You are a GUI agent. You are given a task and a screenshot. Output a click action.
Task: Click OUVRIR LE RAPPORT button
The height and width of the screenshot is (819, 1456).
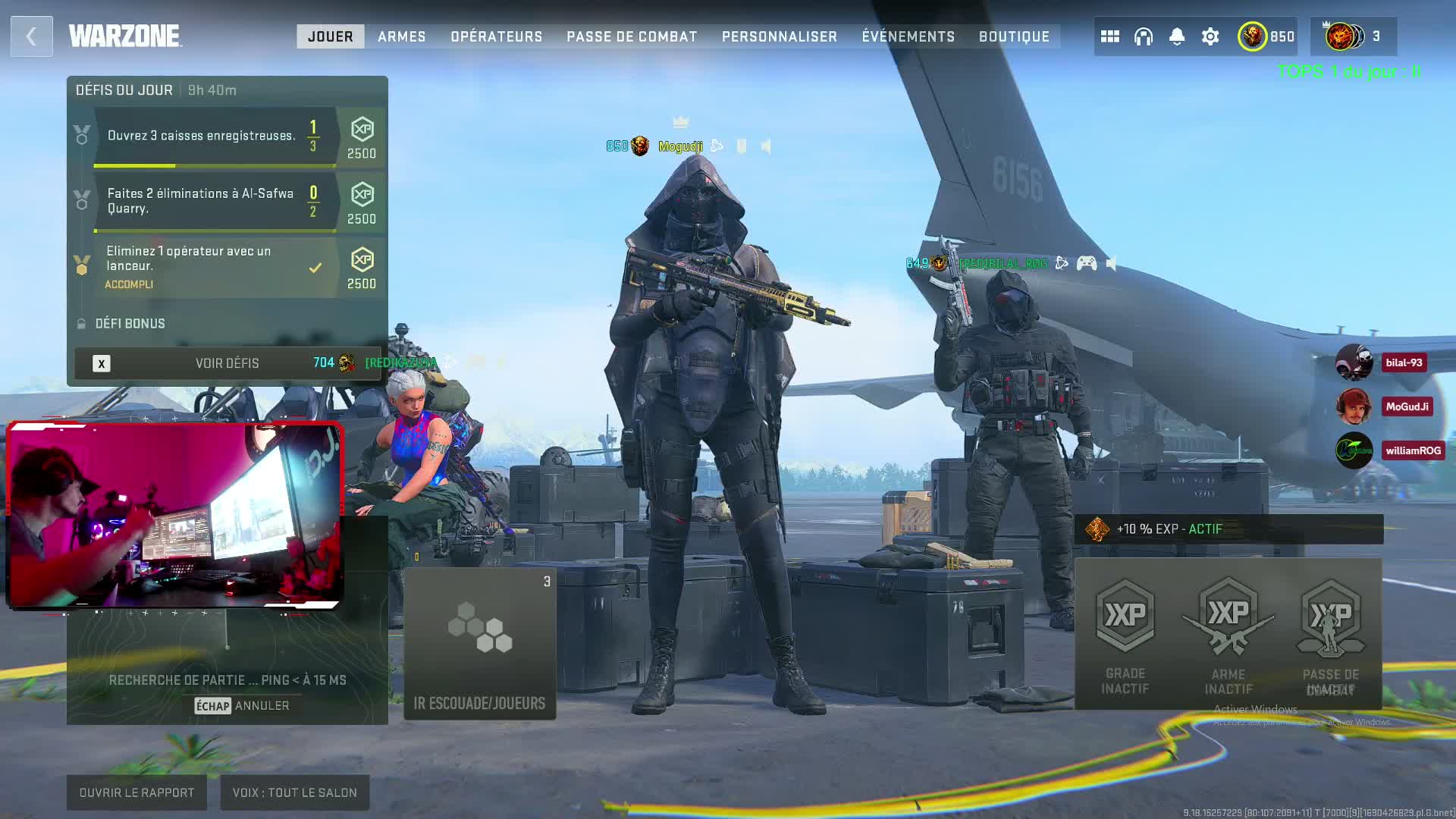point(136,792)
